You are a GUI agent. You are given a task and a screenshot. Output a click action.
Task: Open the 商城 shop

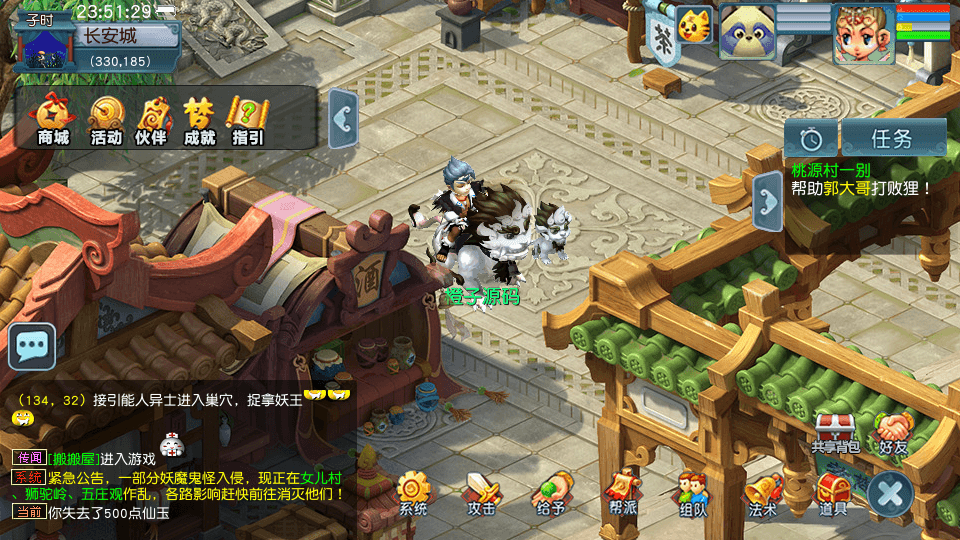click(53, 120)
